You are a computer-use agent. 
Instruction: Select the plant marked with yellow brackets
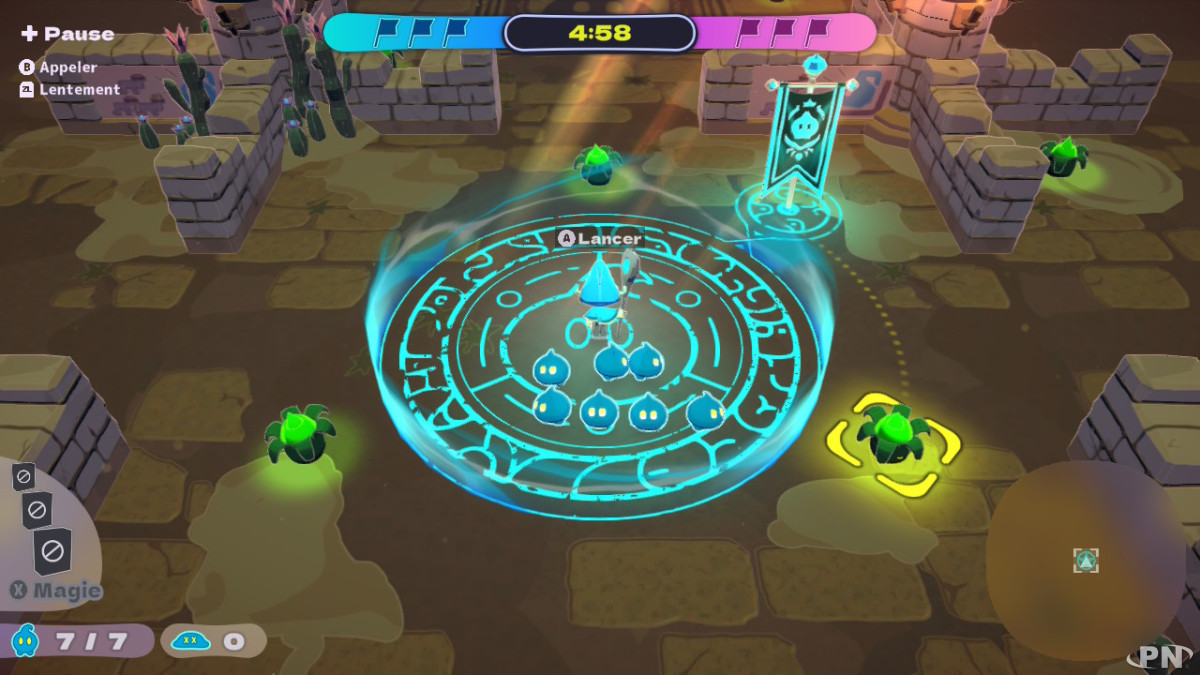(892, 438)
